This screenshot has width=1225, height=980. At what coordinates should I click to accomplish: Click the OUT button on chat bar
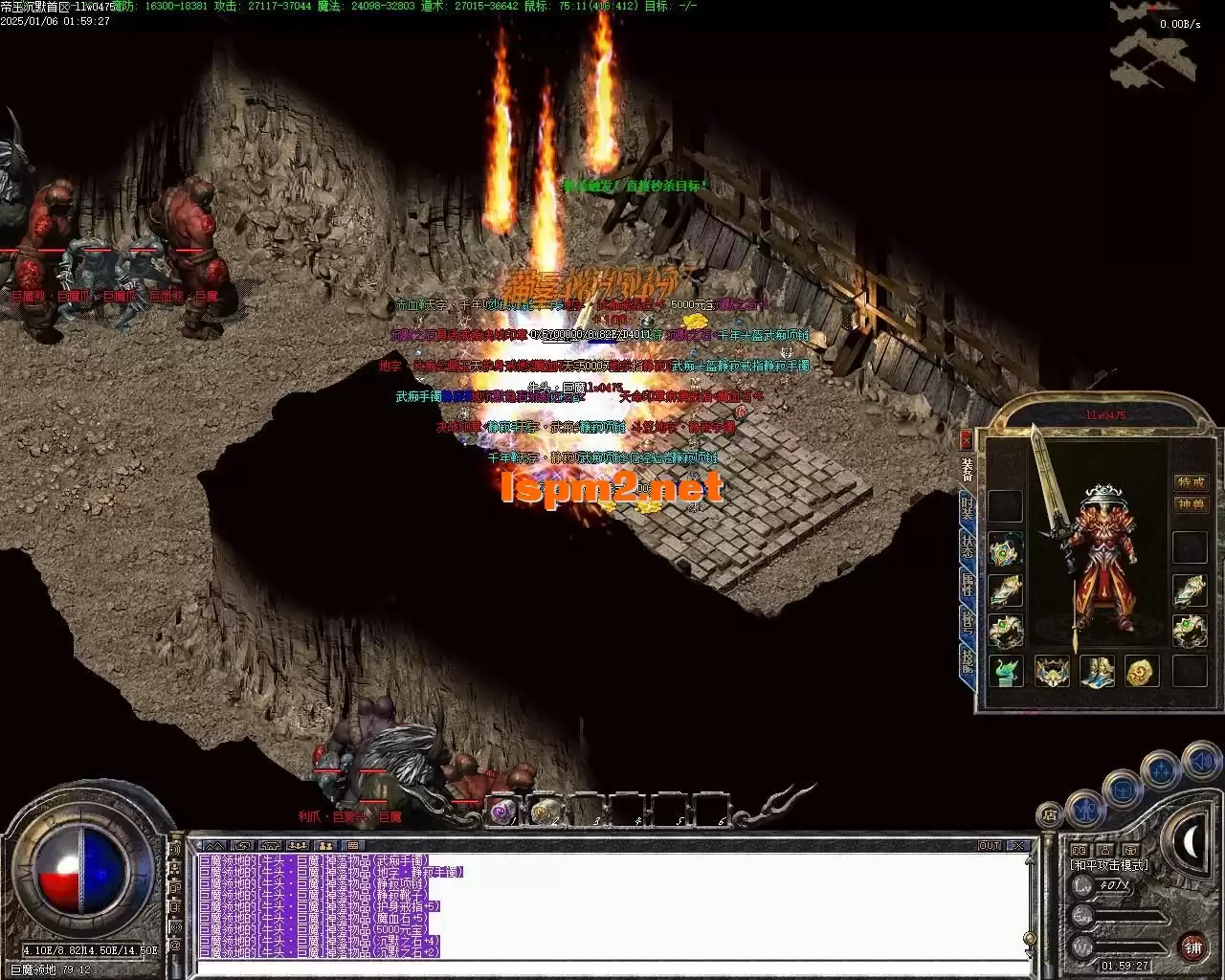point(990,846)
